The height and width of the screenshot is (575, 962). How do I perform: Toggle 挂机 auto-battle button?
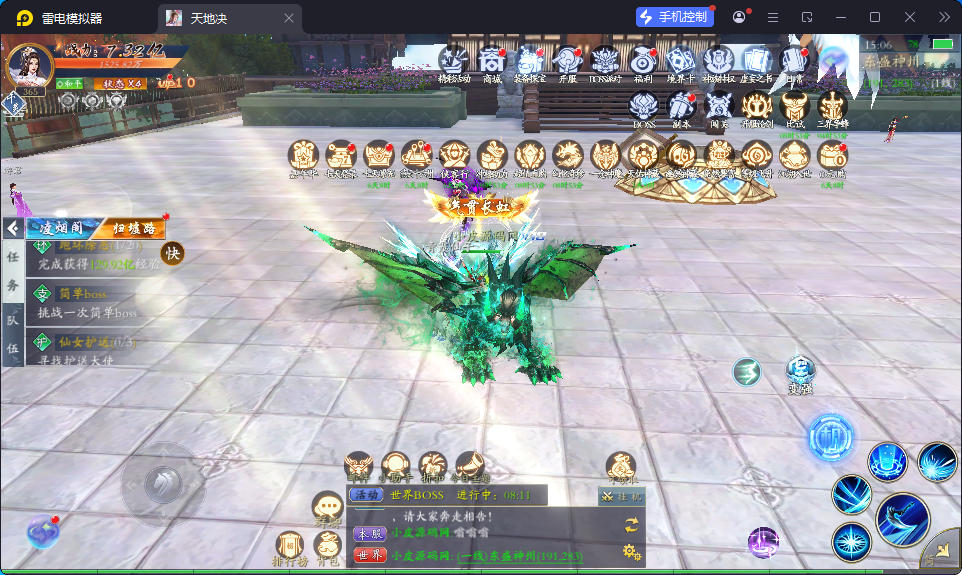pyautogui.click(x=621, y=496)
